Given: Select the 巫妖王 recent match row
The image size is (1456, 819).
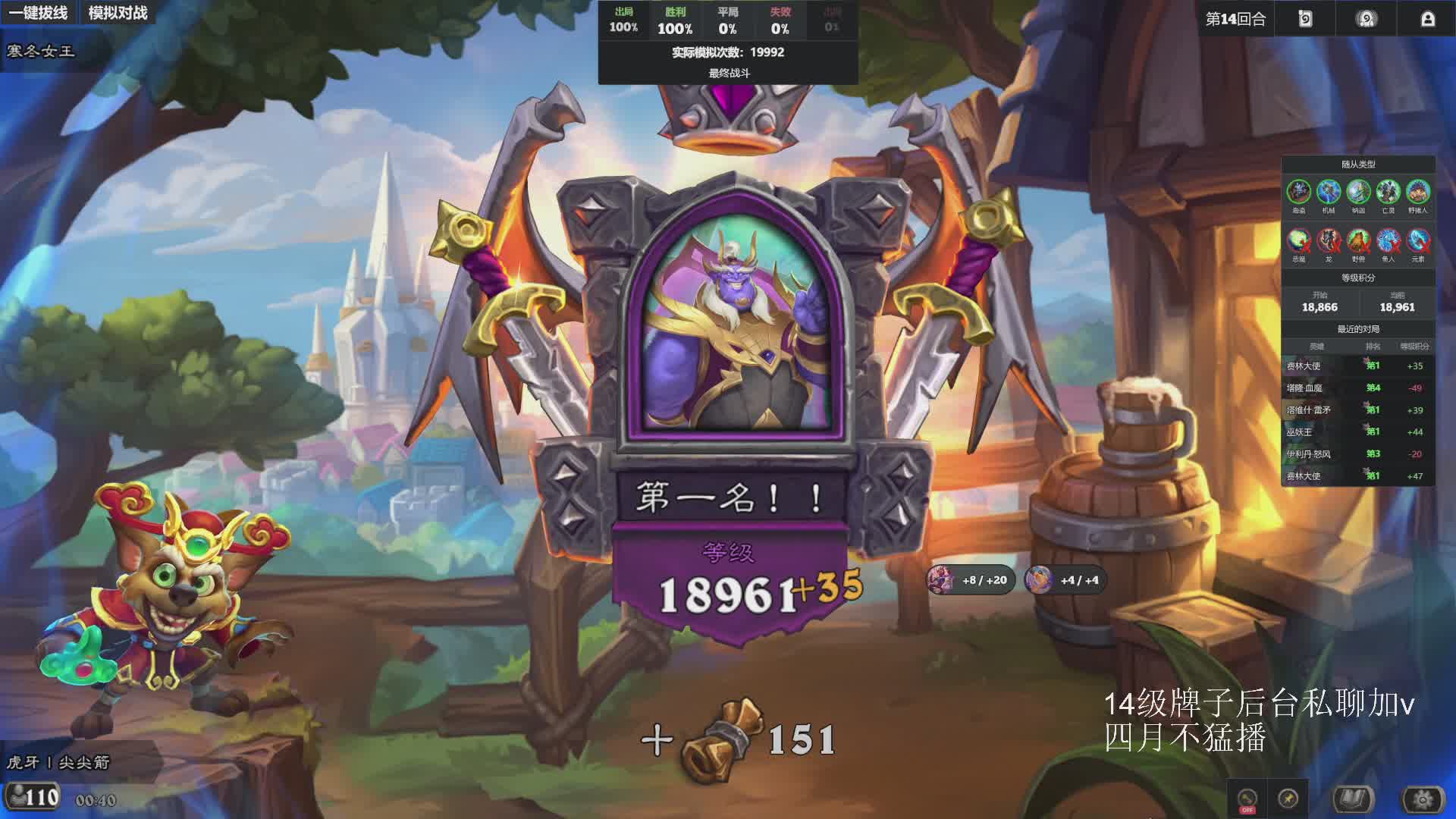Looking at the screenshot, I should [1357, 431].
